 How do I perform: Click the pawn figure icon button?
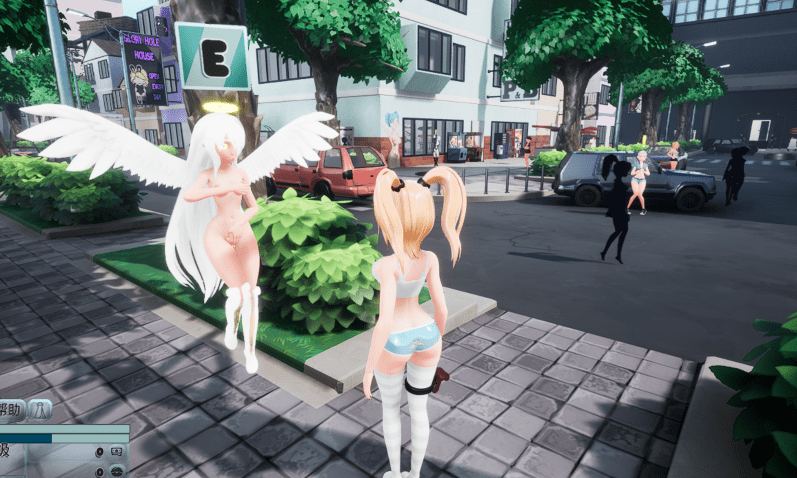pyautogui.click(x=40, y=409)
